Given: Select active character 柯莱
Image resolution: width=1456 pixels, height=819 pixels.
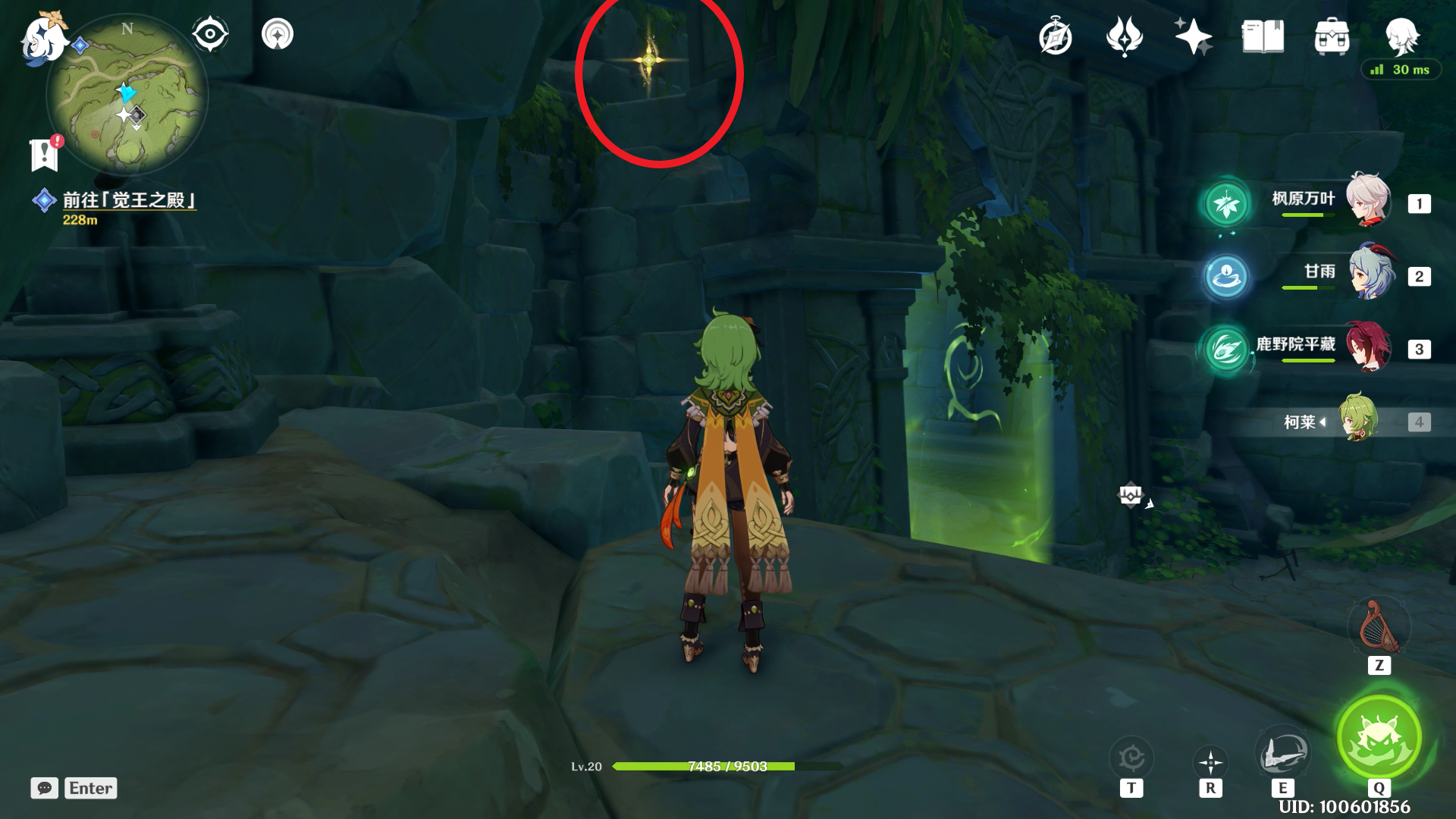Looking at the screenshot, I should coord(1357,419).
